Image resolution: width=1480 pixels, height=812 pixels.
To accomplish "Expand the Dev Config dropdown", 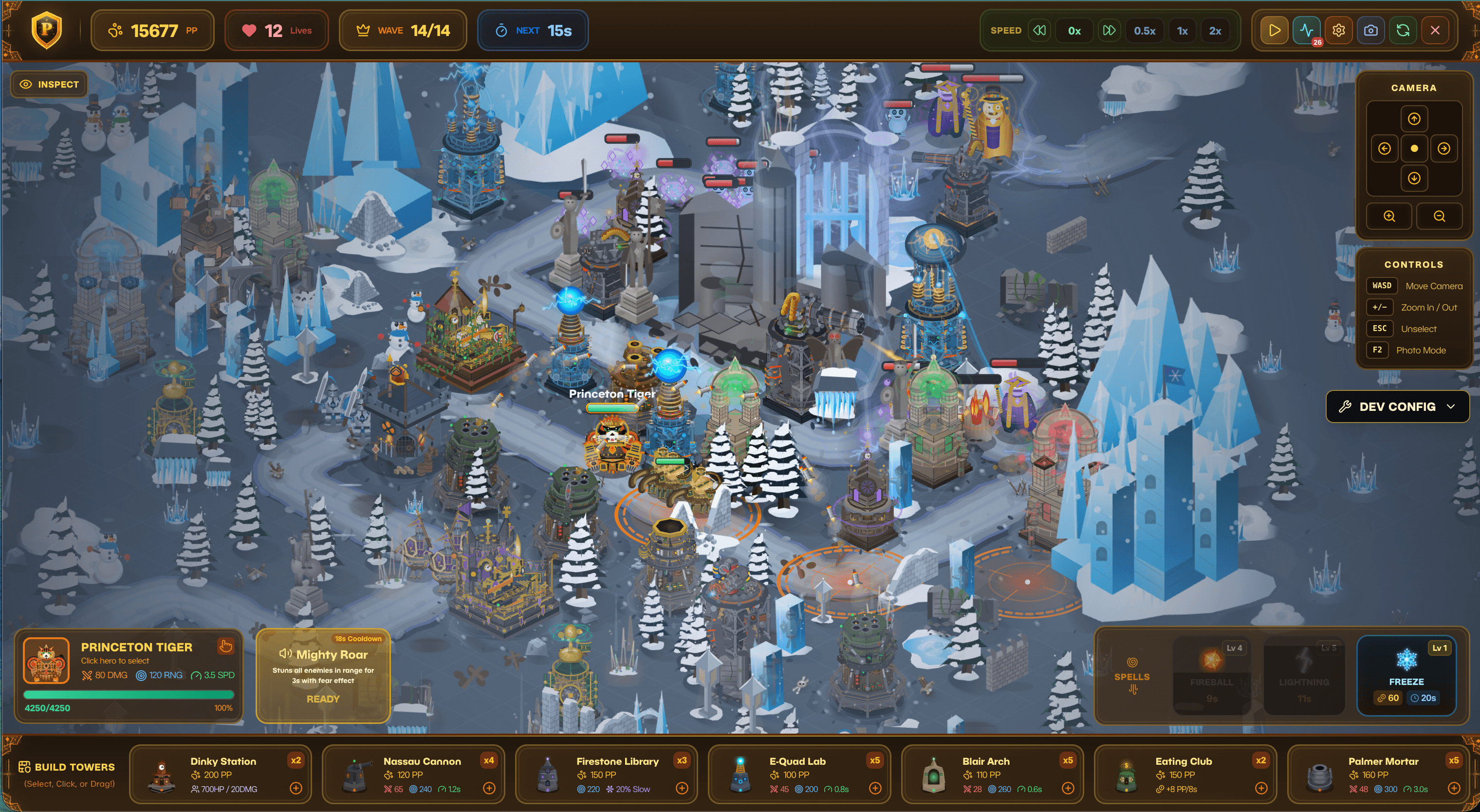I will [x=1397, y=407].
